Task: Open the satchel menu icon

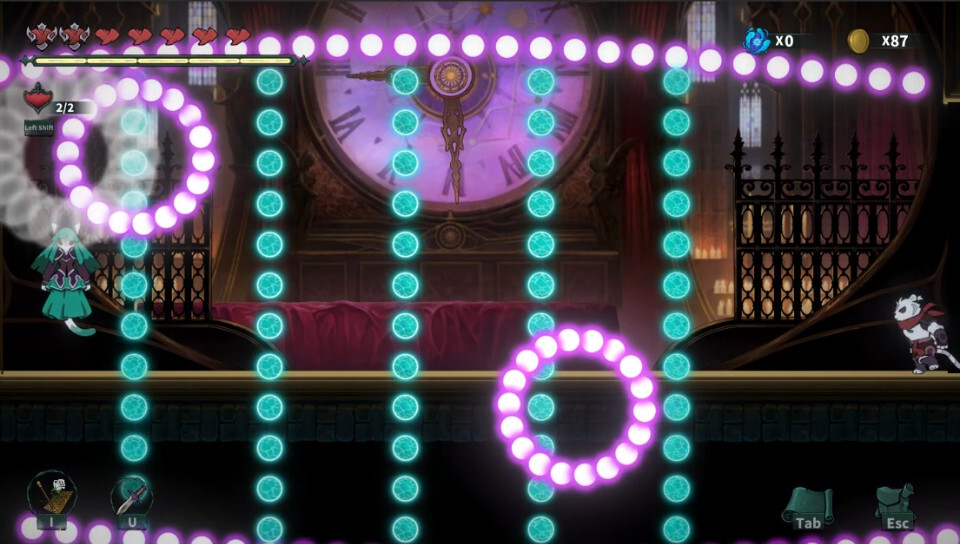Action: tap(896, 503)
